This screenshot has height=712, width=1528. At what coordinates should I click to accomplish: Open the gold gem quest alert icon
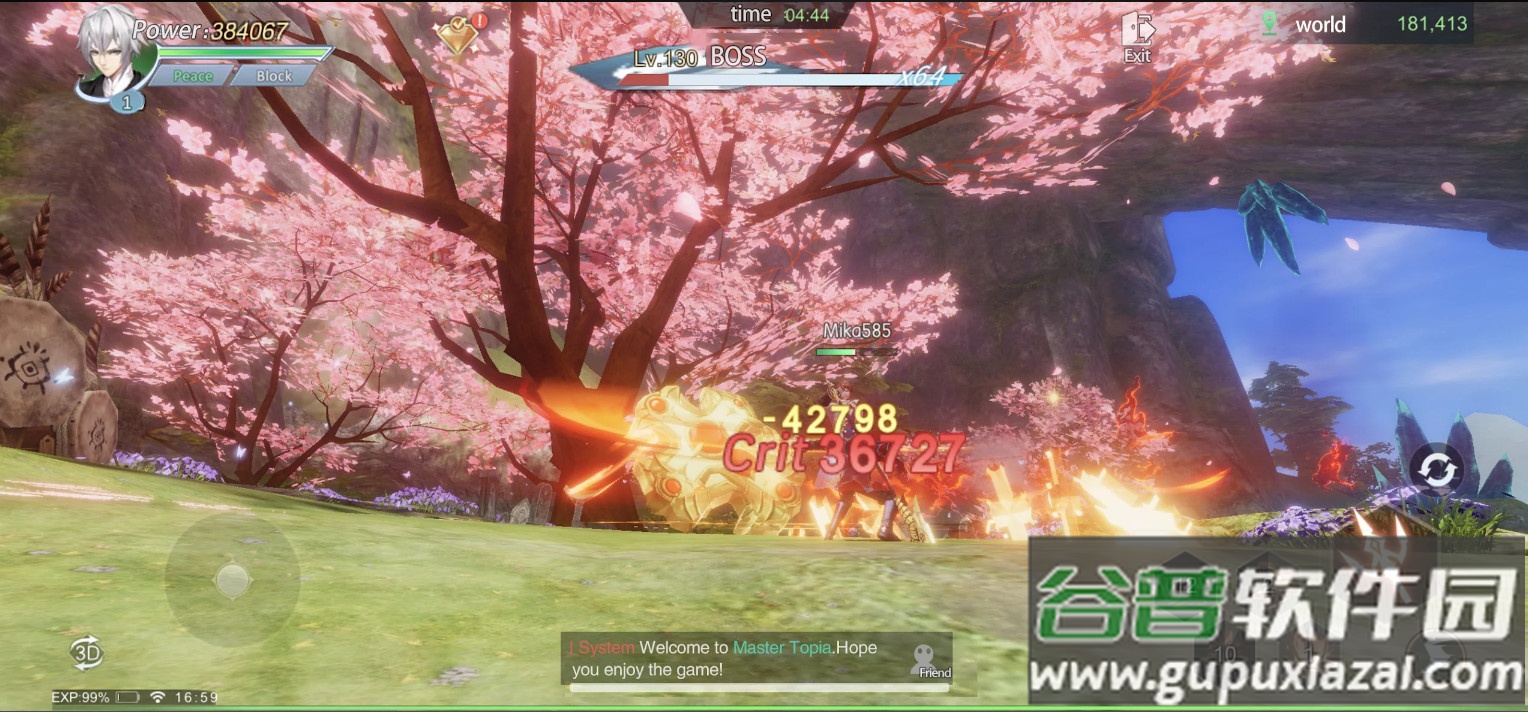[459, 34]
